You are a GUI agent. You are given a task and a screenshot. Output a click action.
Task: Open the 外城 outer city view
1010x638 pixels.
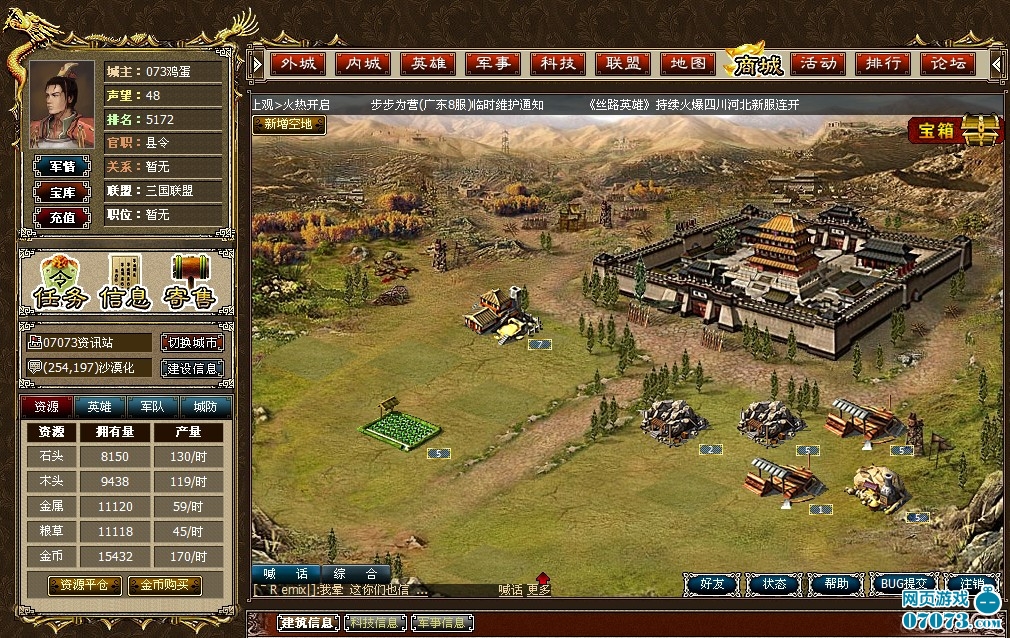pyautogui.click(x=298, y=63)
